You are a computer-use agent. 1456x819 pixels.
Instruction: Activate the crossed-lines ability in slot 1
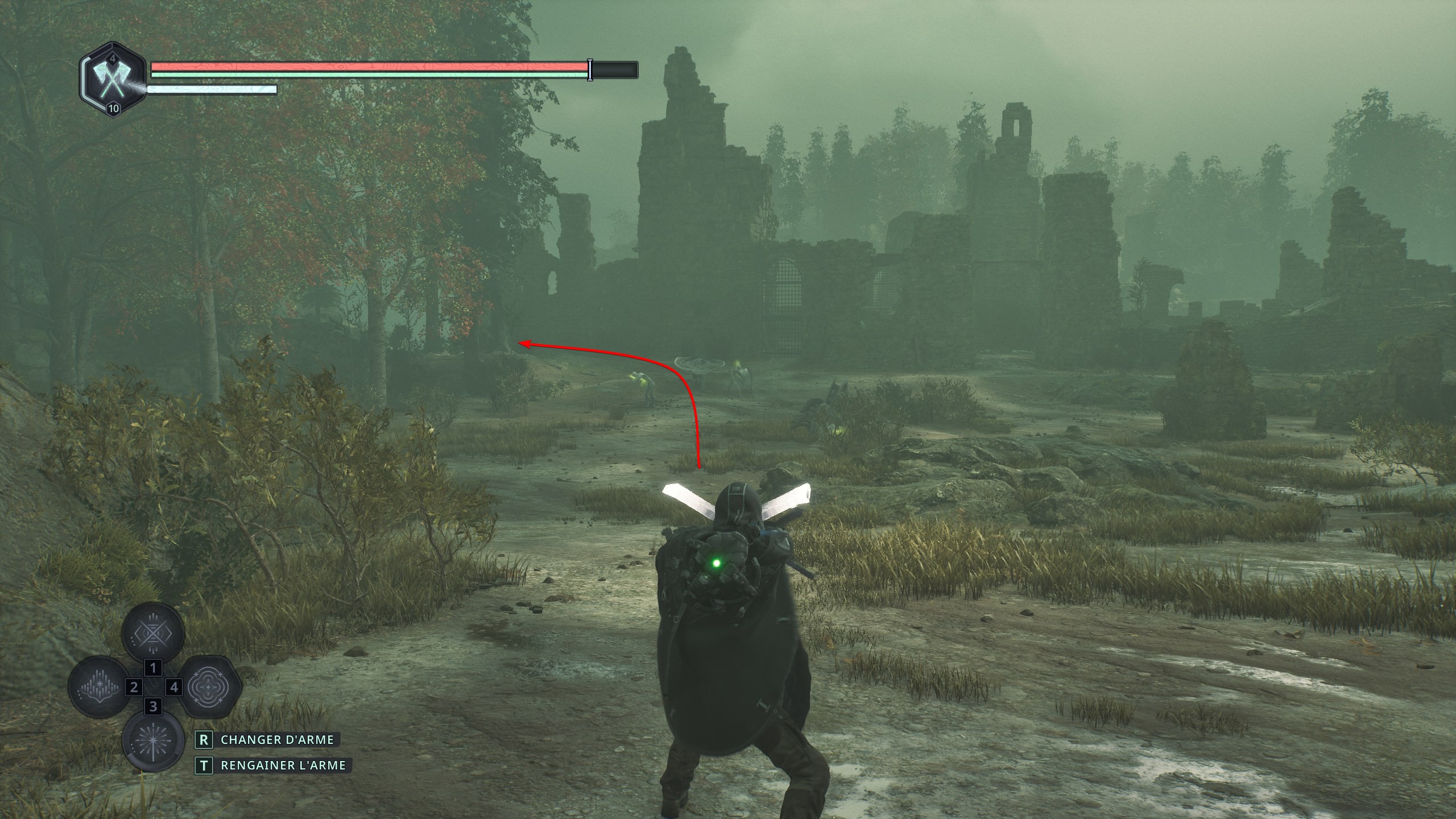click(153, 632)
